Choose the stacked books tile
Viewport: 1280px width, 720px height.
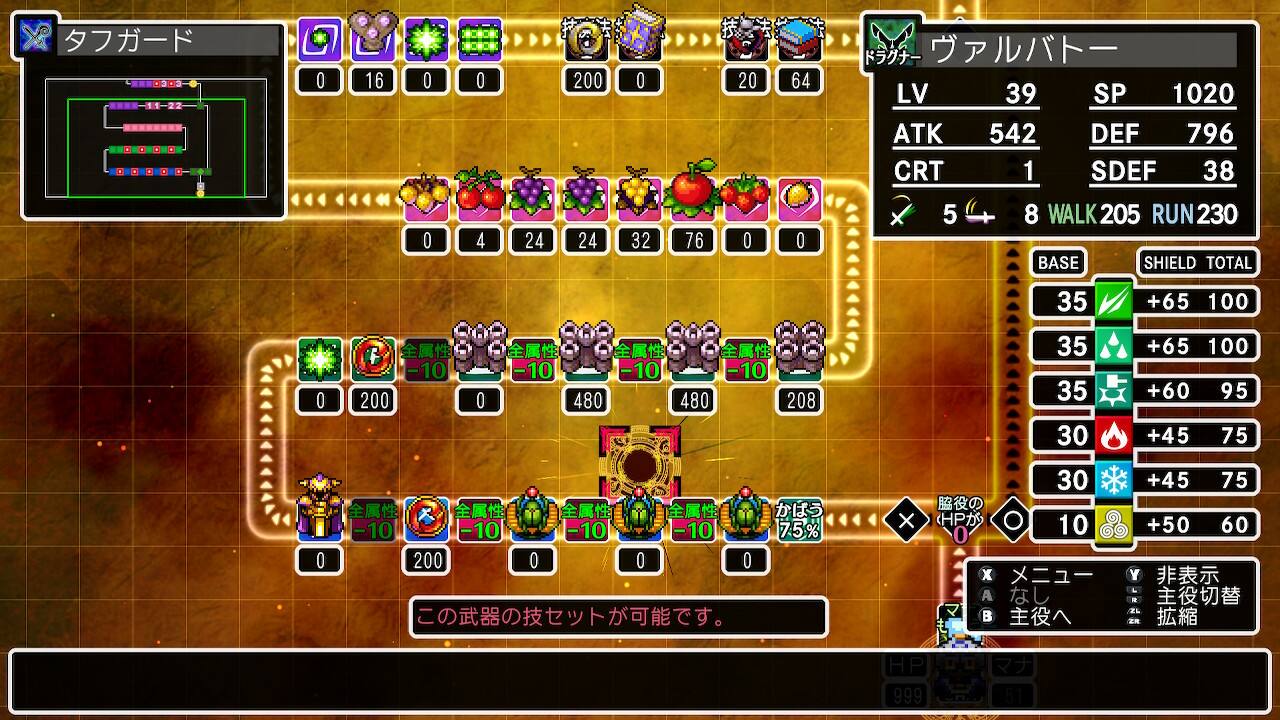[x=800, y=41]
